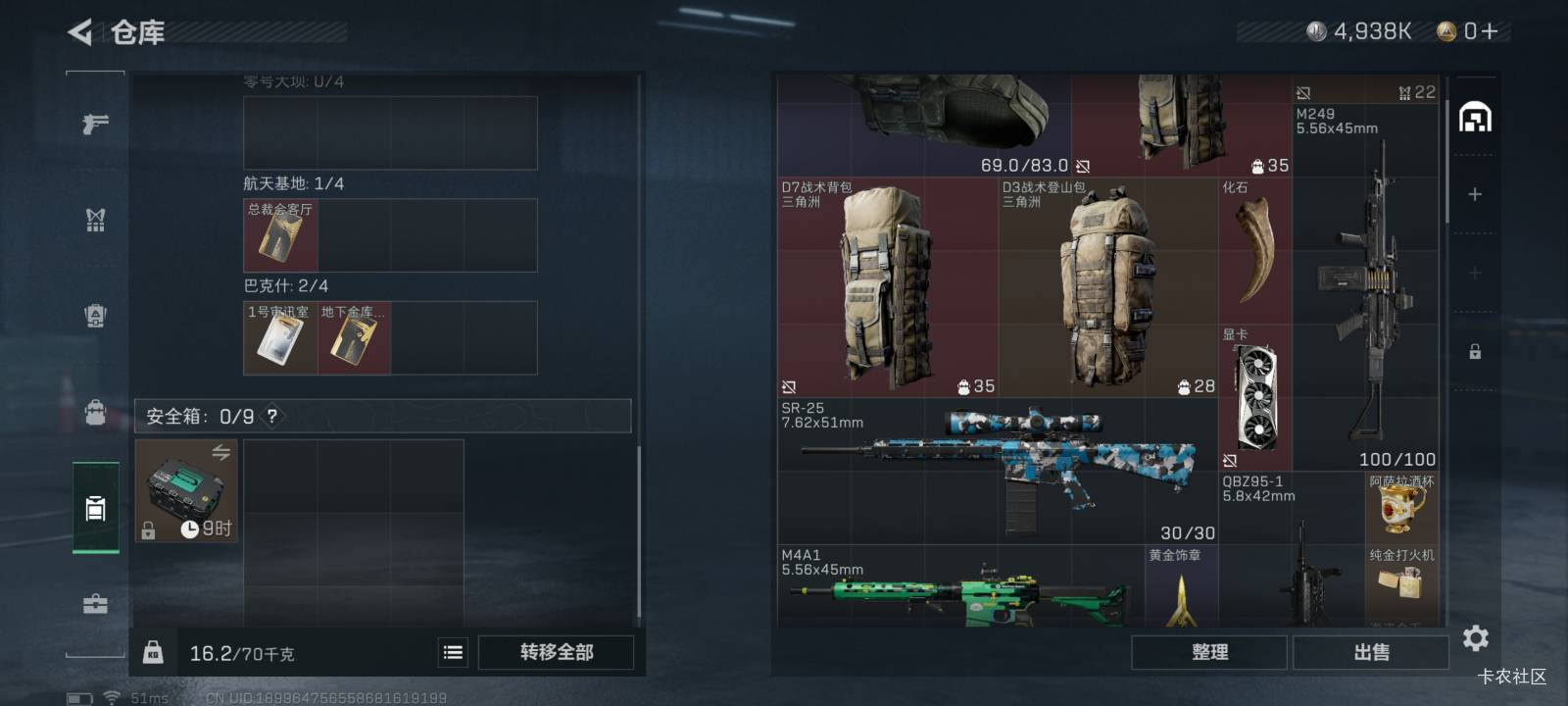Add a new stash page

pos(1475,195)
